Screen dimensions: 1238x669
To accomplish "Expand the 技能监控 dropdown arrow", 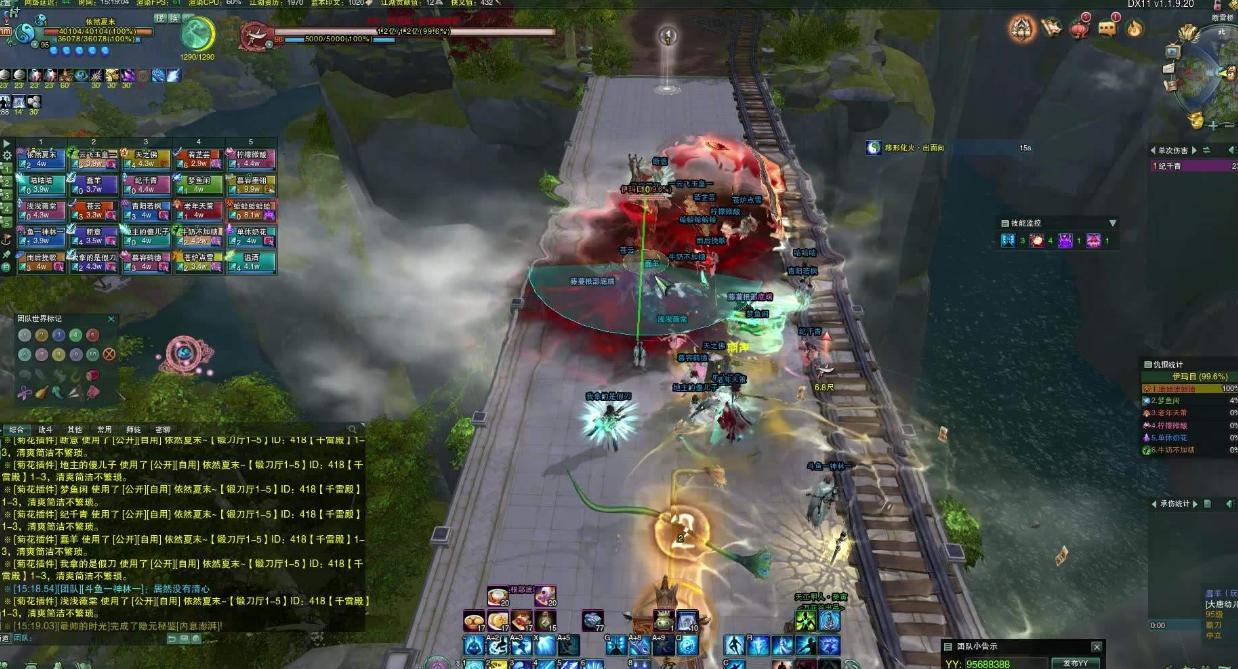I will coord(1112,223).
